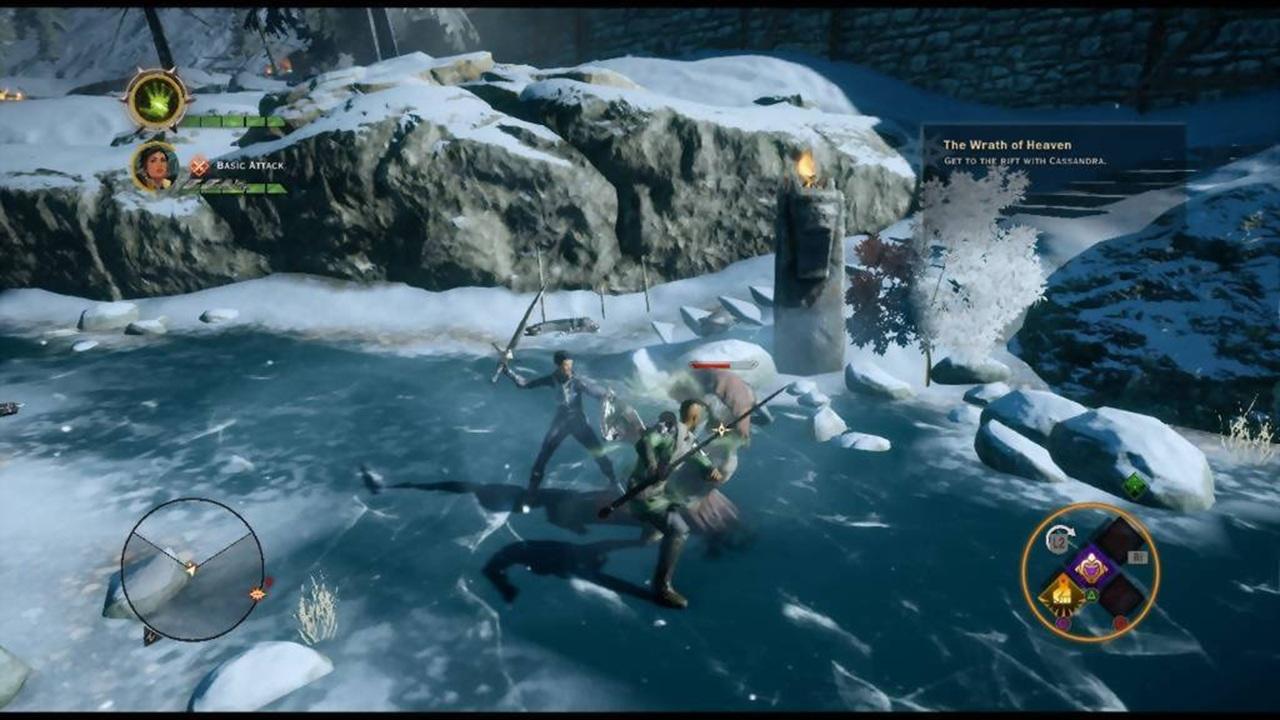Click the purple potion pip under the ability wheel
The image size is (1280, 720).
pyautogui.click(x=1062, y=621)
